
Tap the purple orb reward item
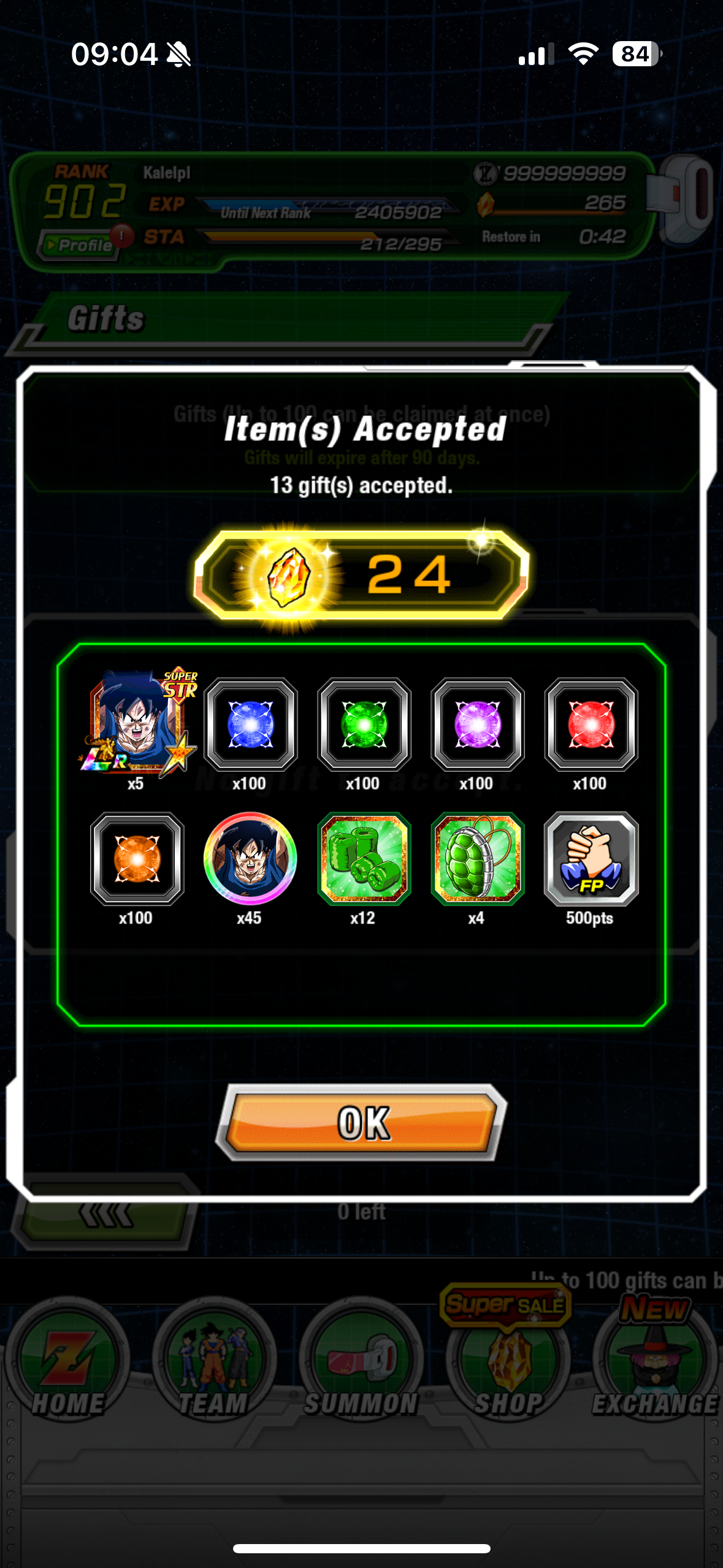tap(477, 724)
